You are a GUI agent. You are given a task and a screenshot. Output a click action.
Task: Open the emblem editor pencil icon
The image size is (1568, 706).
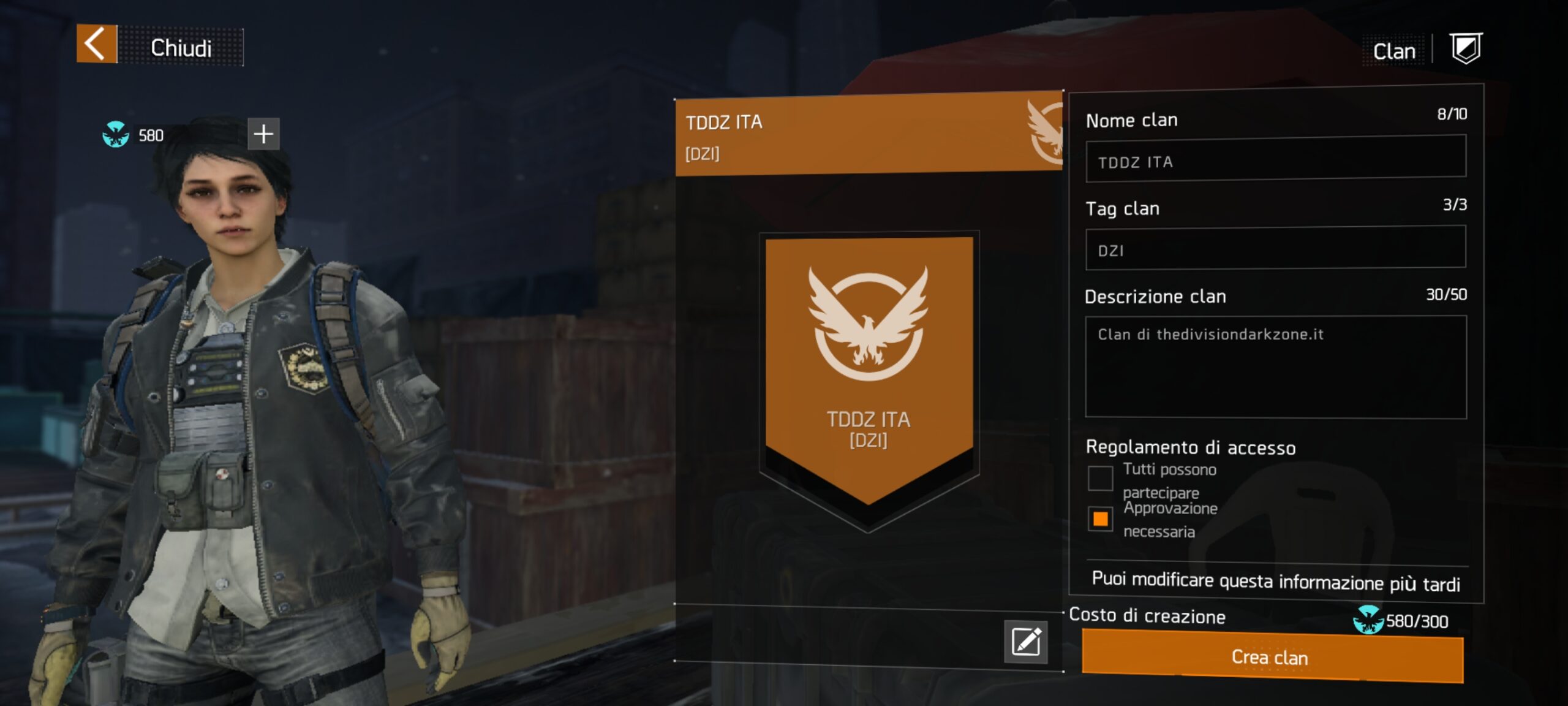point(1026,642)
